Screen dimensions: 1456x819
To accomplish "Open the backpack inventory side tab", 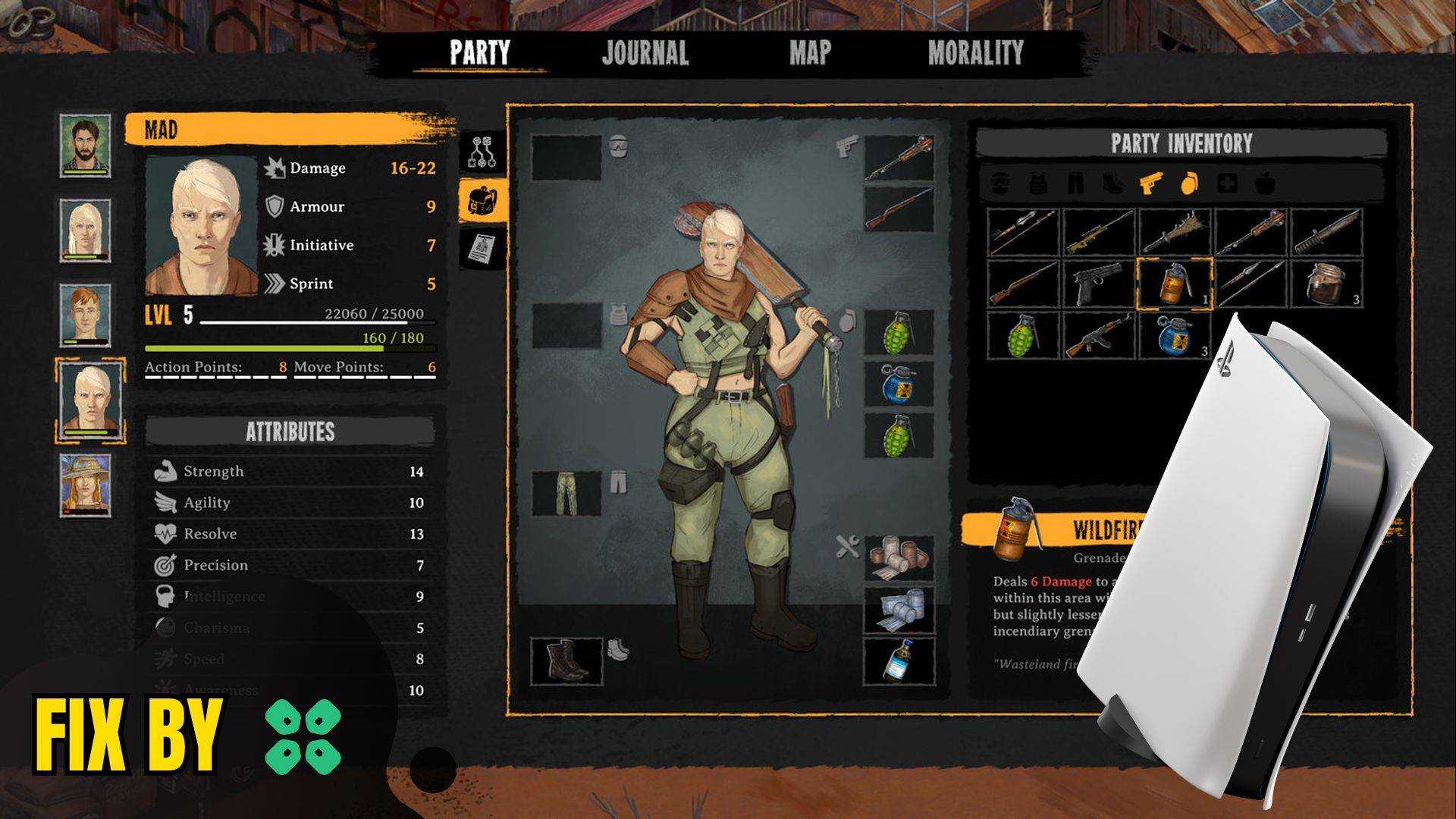I will tap(482, 201).
